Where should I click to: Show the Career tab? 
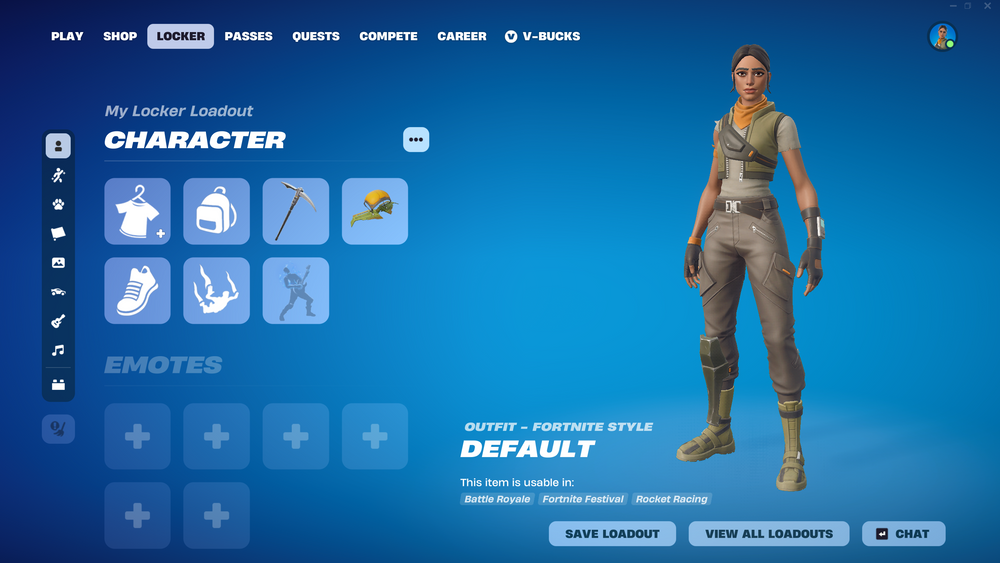pos(462,36)
